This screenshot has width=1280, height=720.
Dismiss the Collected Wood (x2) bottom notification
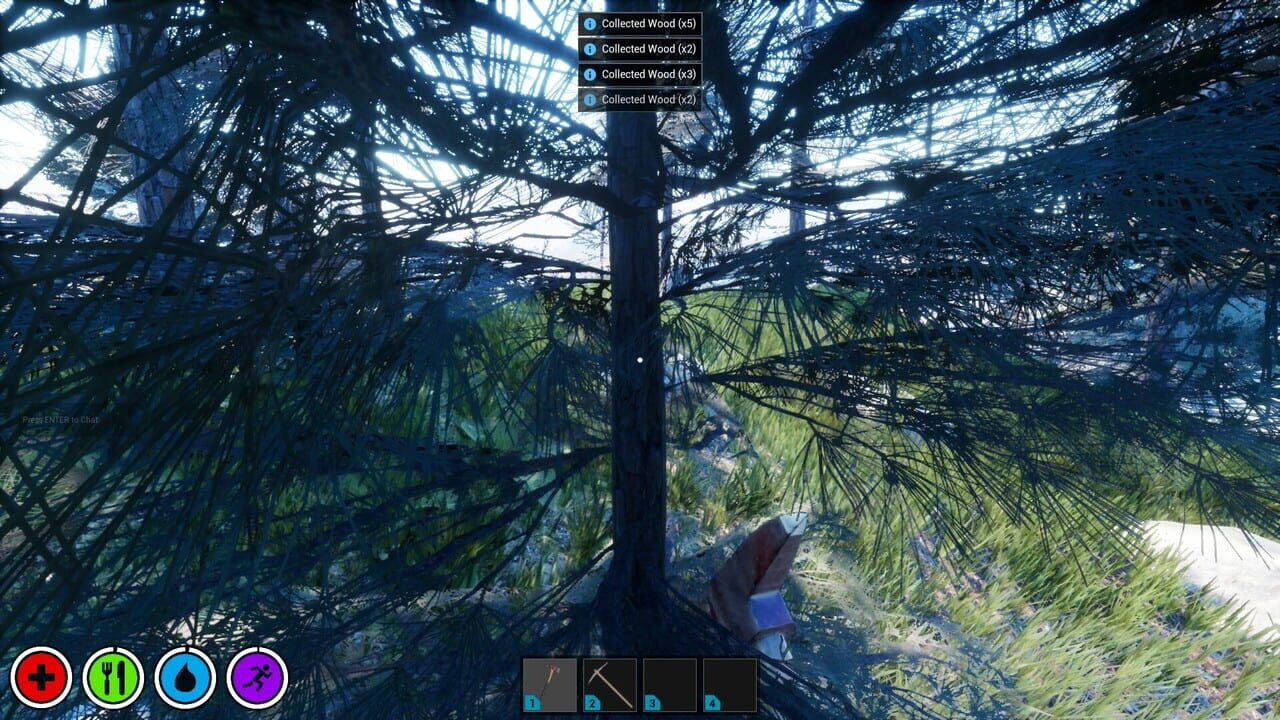click(645, 98)
